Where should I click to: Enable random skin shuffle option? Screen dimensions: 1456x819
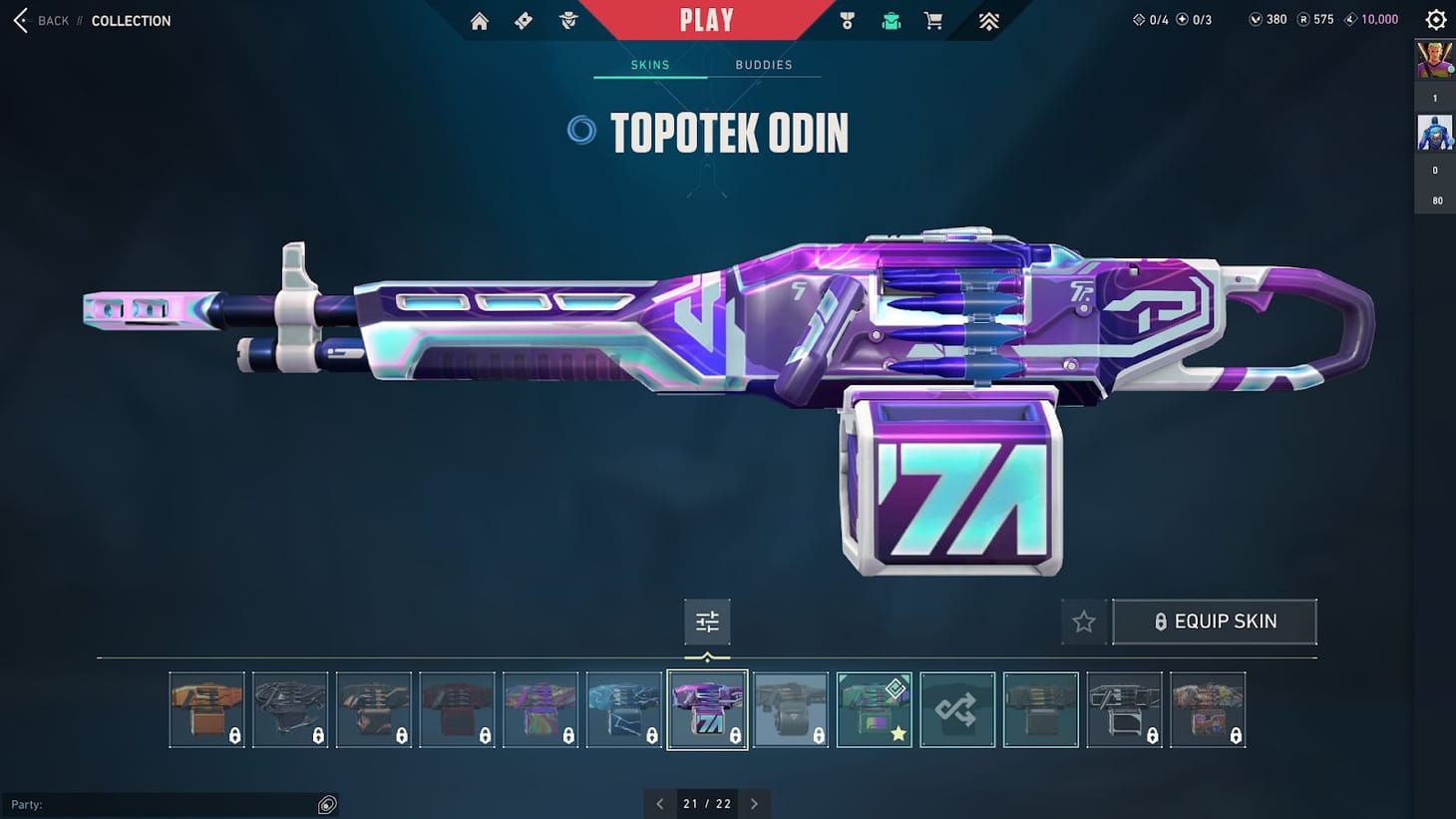(957, 709)
